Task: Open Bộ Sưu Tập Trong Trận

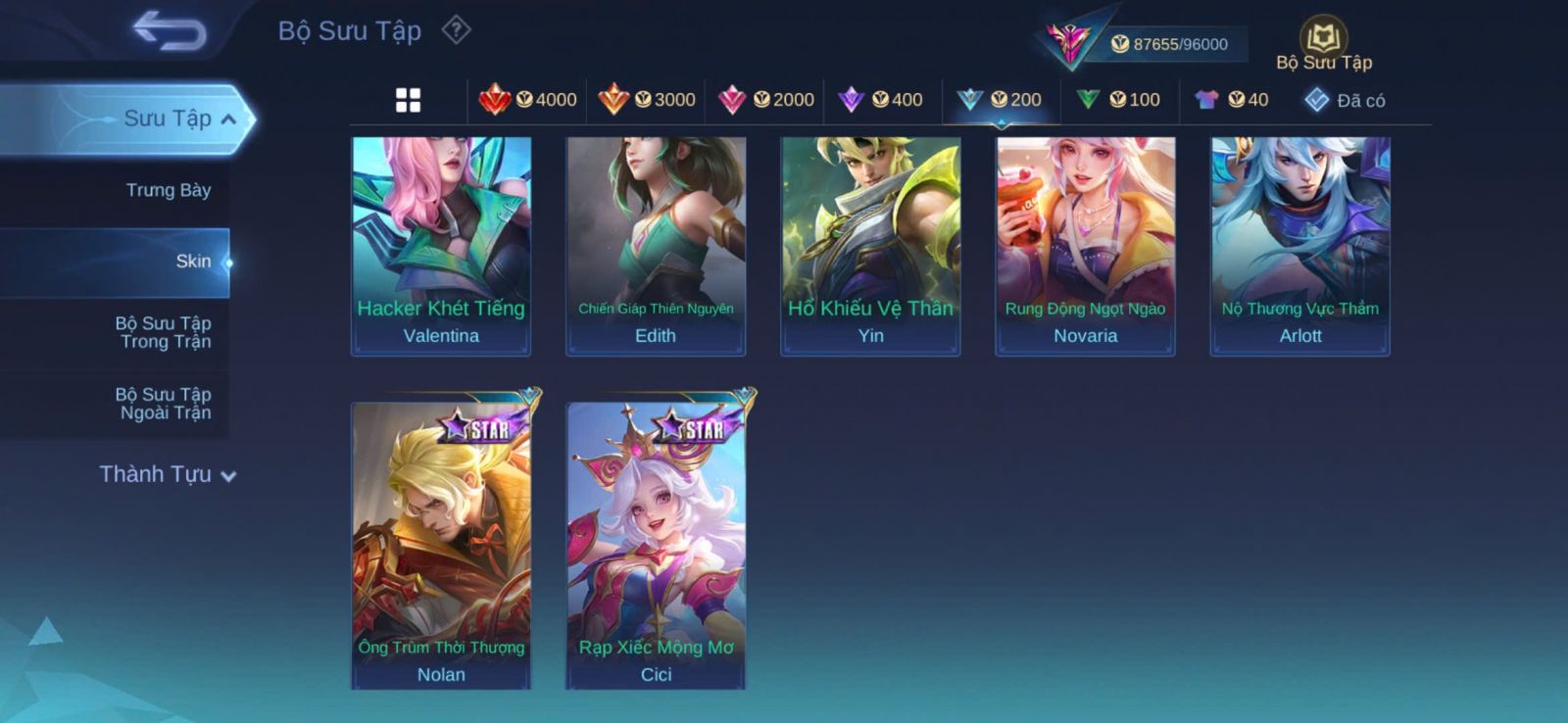Action: [x=164, y=332]
